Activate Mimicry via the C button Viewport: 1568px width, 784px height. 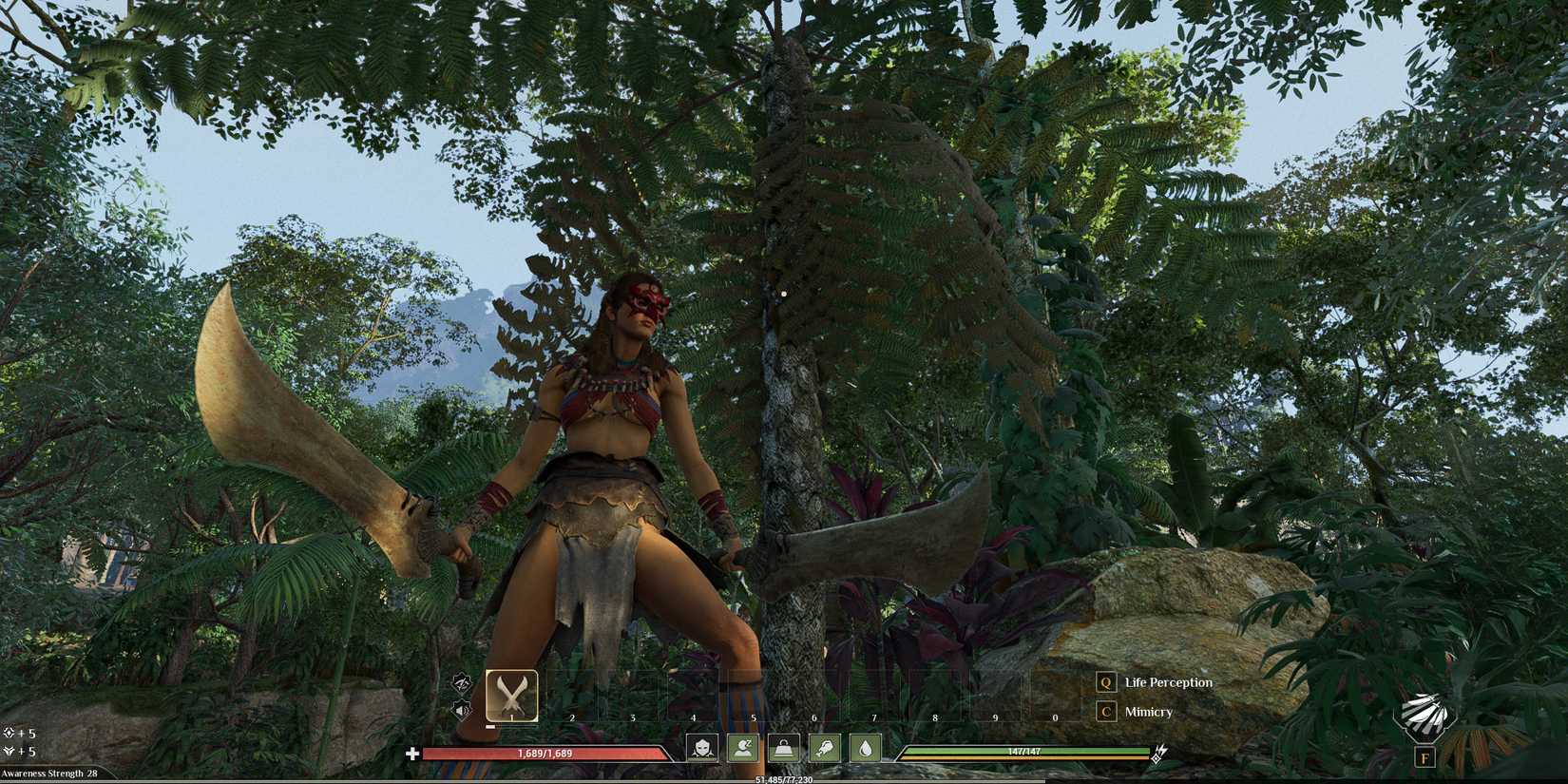tap(1147, 712)
